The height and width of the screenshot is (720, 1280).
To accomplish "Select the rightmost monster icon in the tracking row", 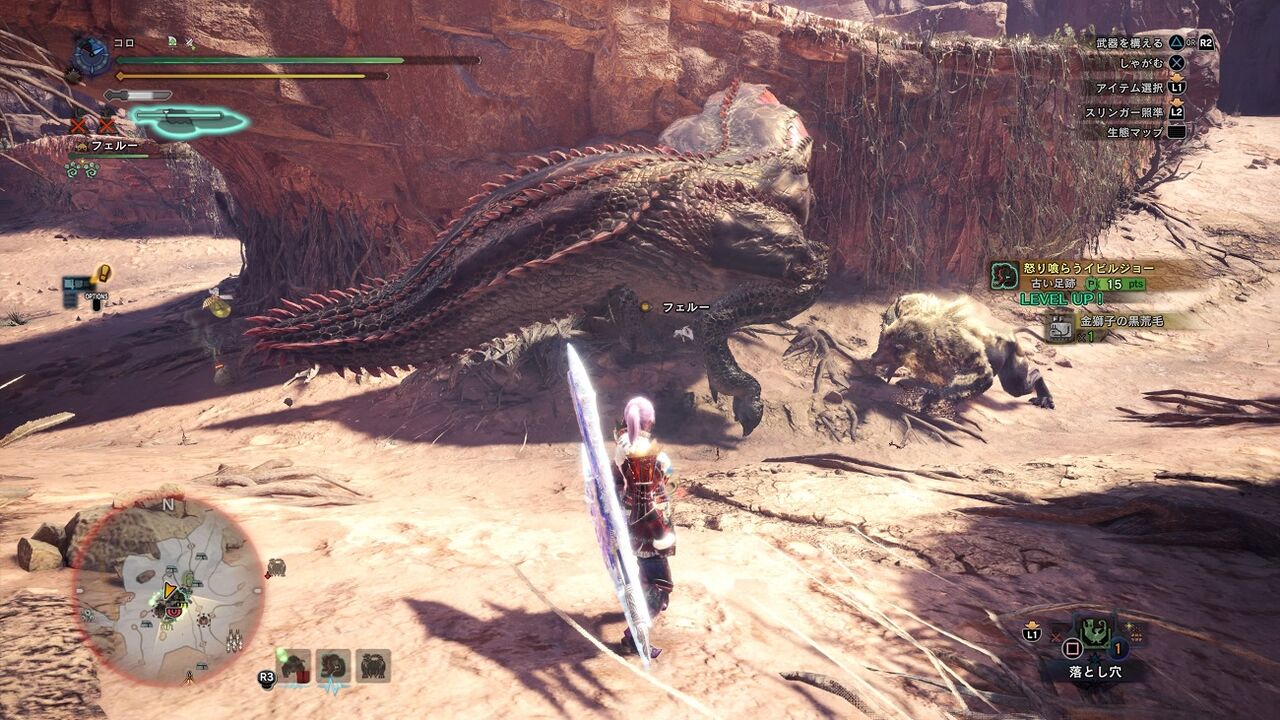I will (x=374, y=666).
